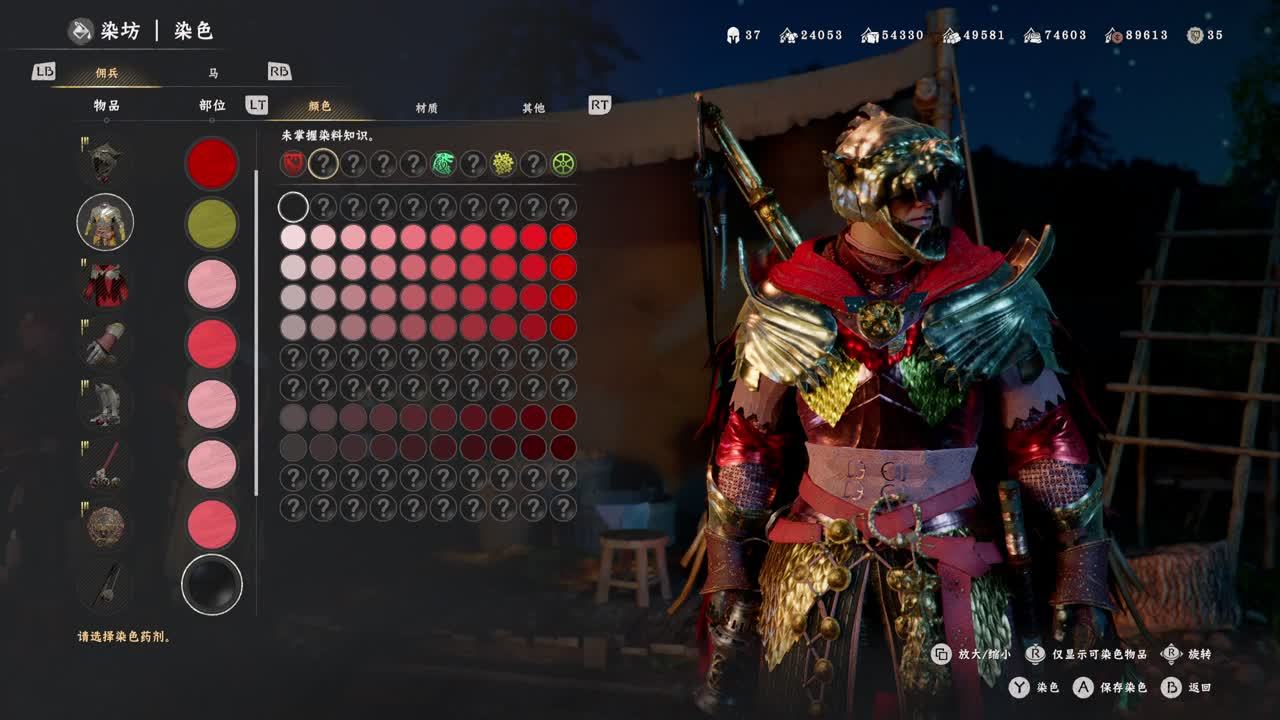Screen dimensions: 1280x720
Task: Select the red cape item slot
Action: coord(105,283)
